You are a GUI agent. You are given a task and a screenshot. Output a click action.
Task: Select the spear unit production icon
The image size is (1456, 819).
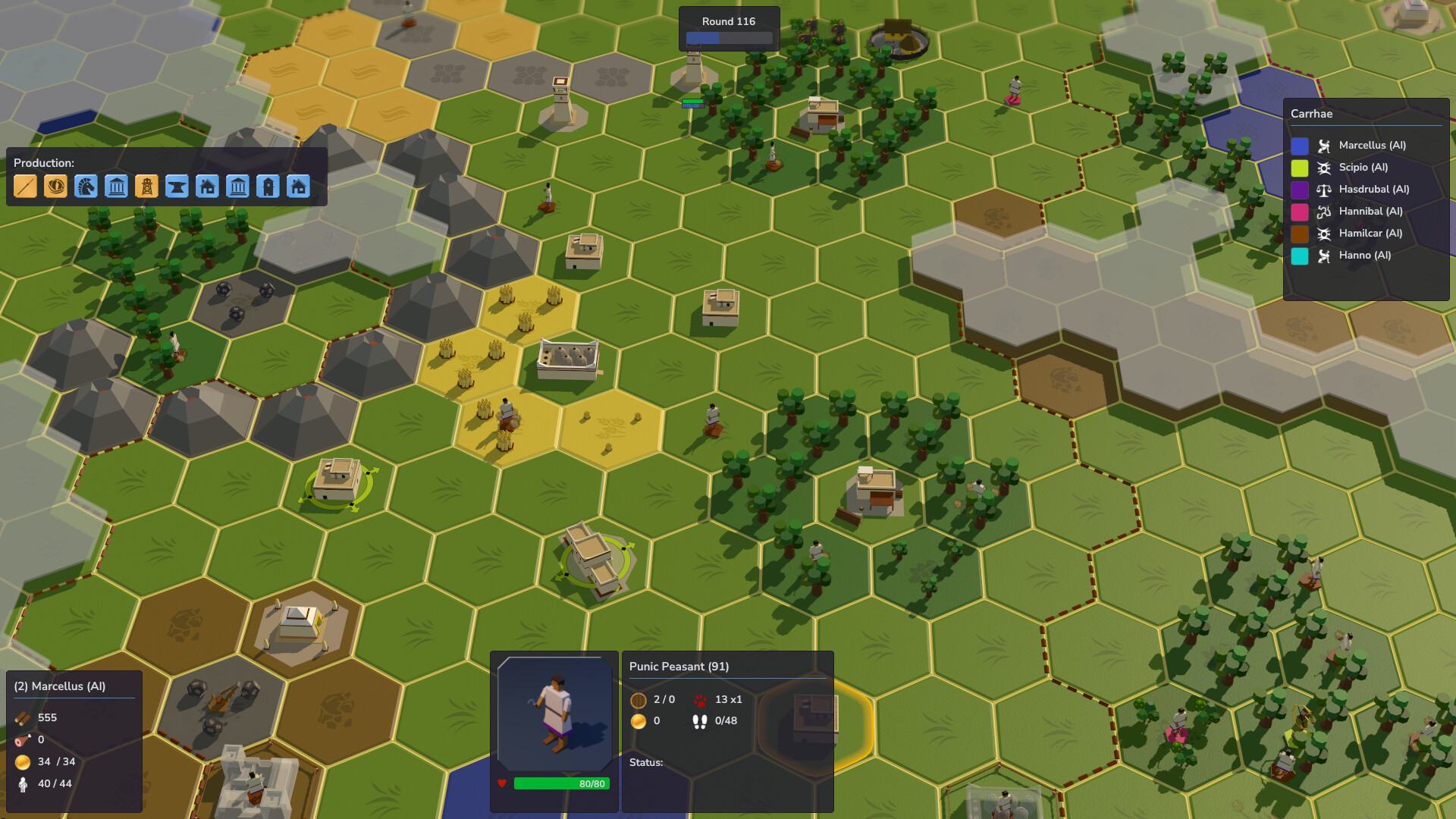pyautogui.click(x=25, y=186)
